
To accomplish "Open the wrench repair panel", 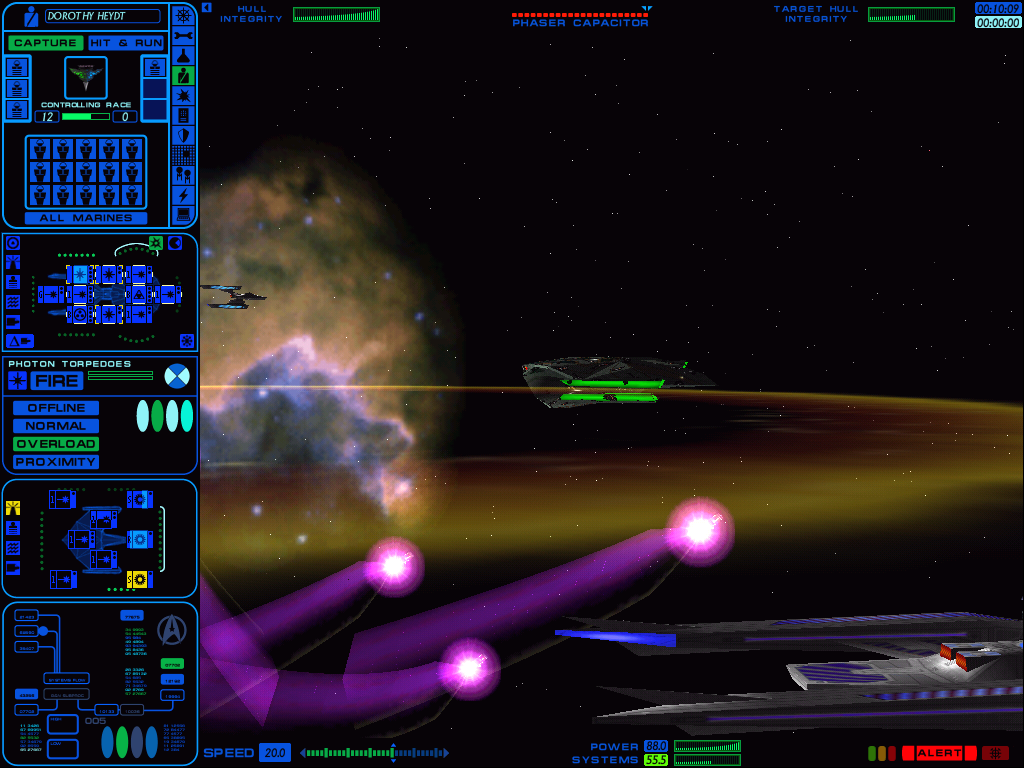I will tap(183, 35).
